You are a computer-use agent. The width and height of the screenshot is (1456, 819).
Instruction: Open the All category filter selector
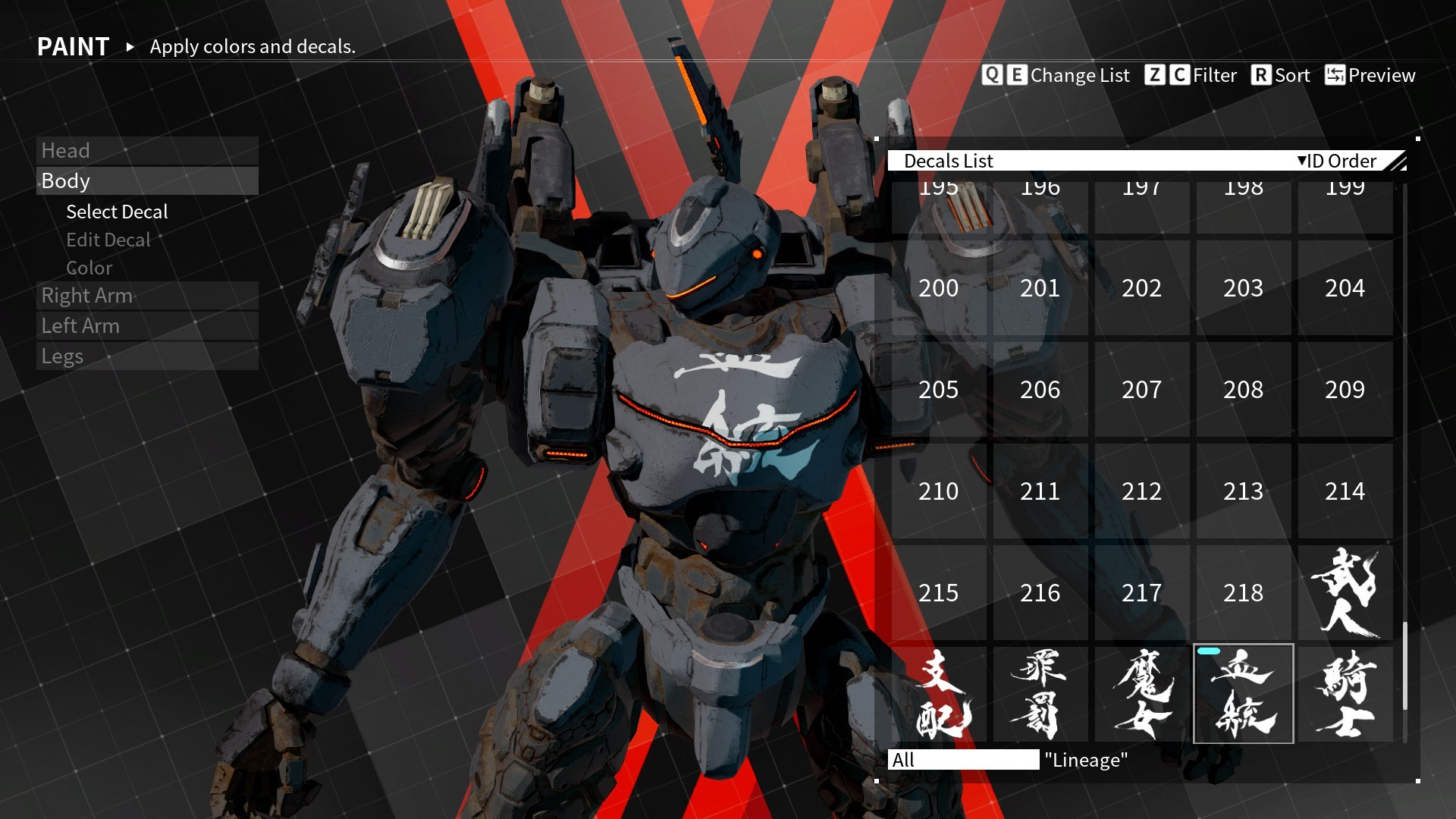[963, 759]
